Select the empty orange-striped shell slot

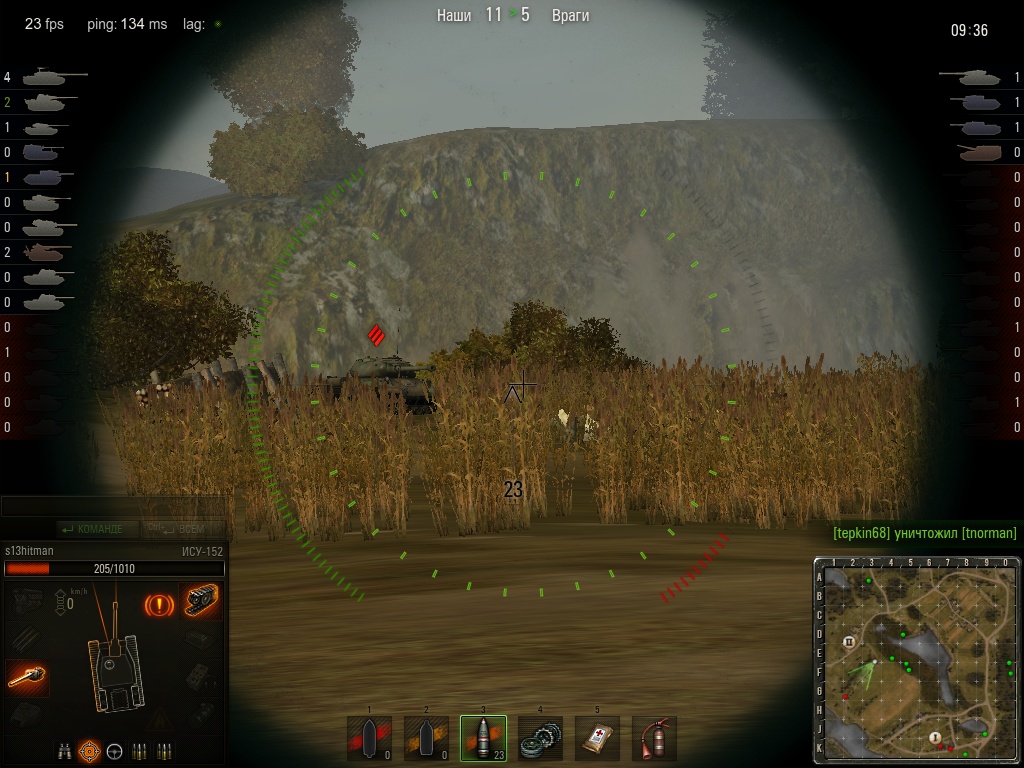[426, 738]
